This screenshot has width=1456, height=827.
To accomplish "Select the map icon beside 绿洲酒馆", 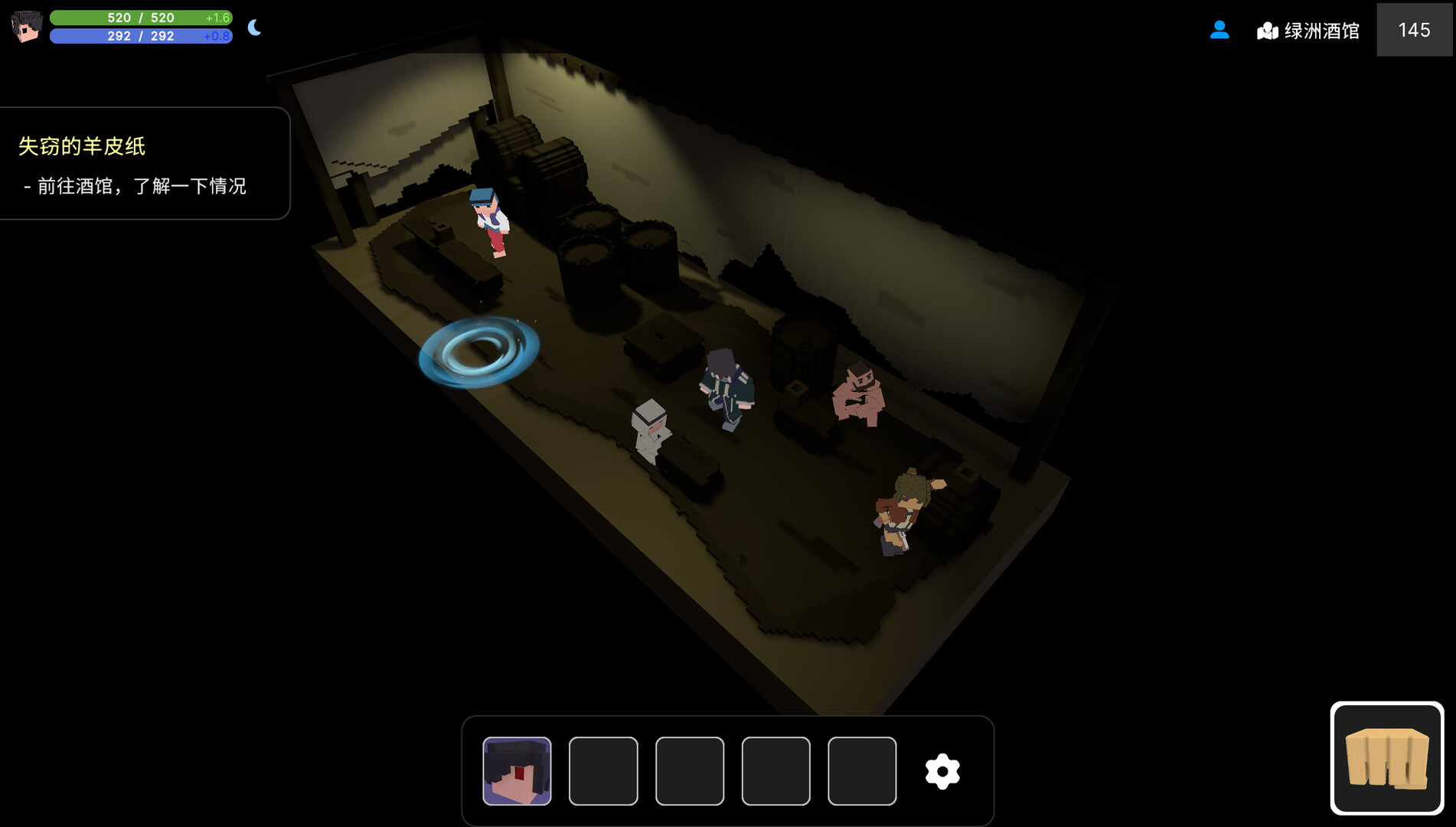I will (x=1267, y=31).
